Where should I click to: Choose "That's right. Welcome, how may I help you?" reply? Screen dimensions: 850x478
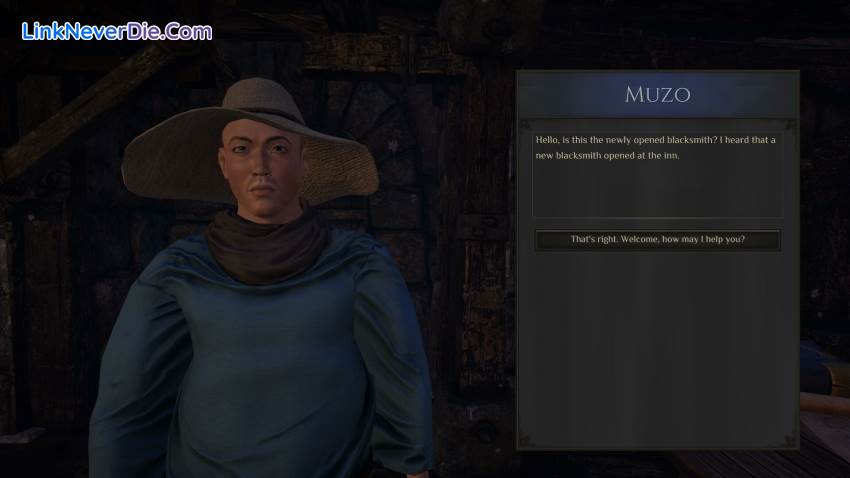point(657,240)
